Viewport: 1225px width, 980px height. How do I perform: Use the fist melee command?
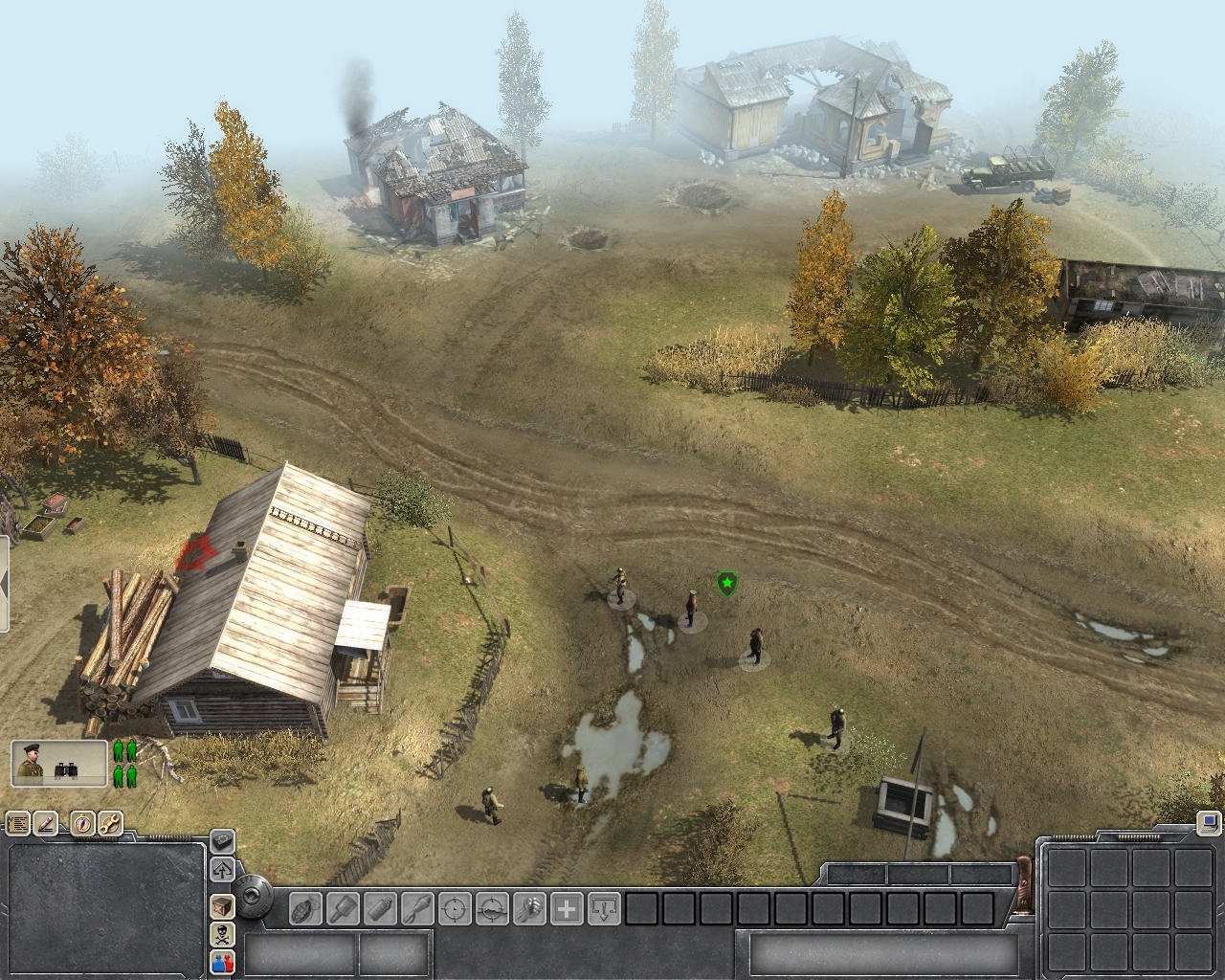[x=529, y=907]
